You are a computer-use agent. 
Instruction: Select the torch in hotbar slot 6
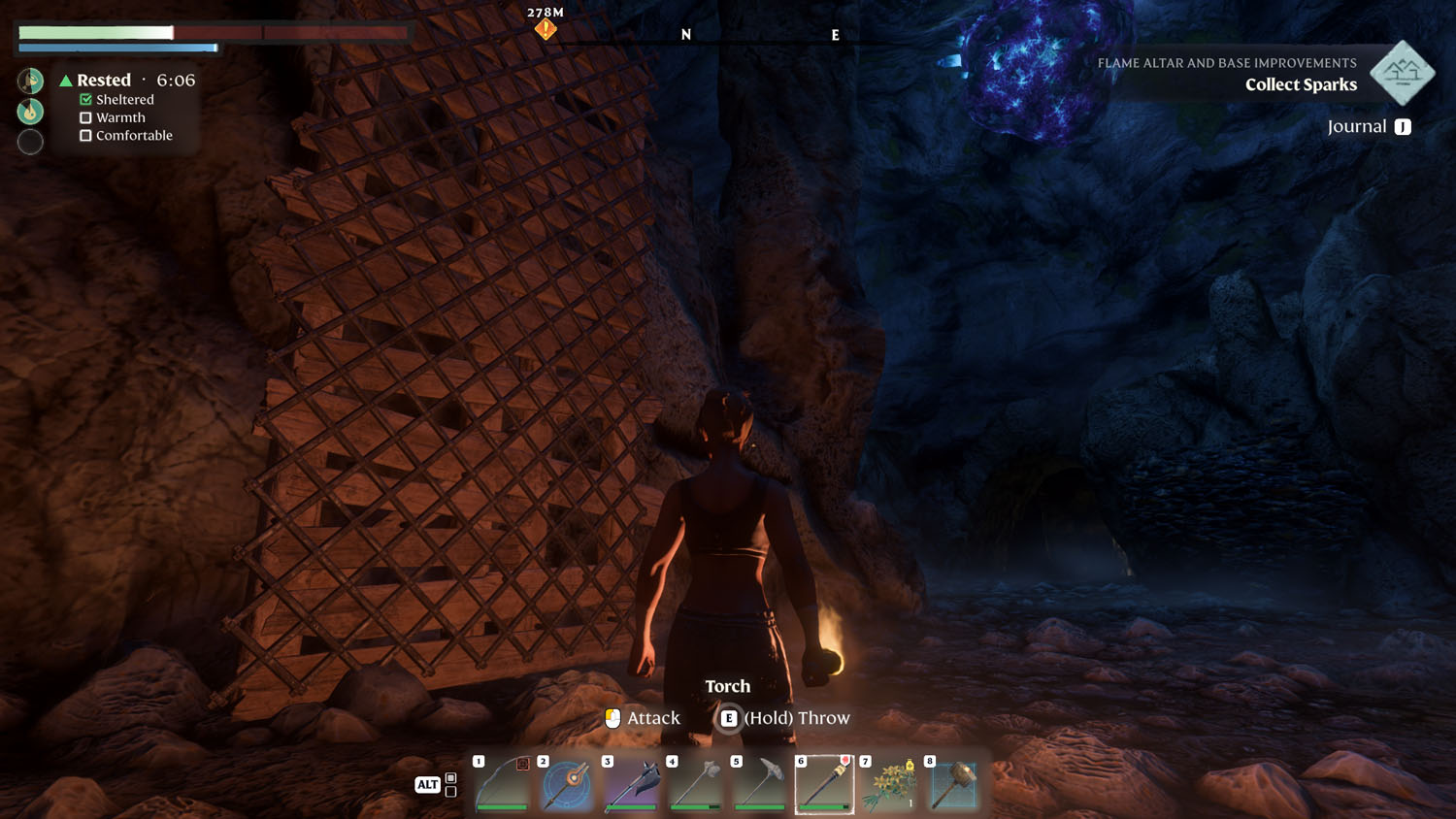824,784
